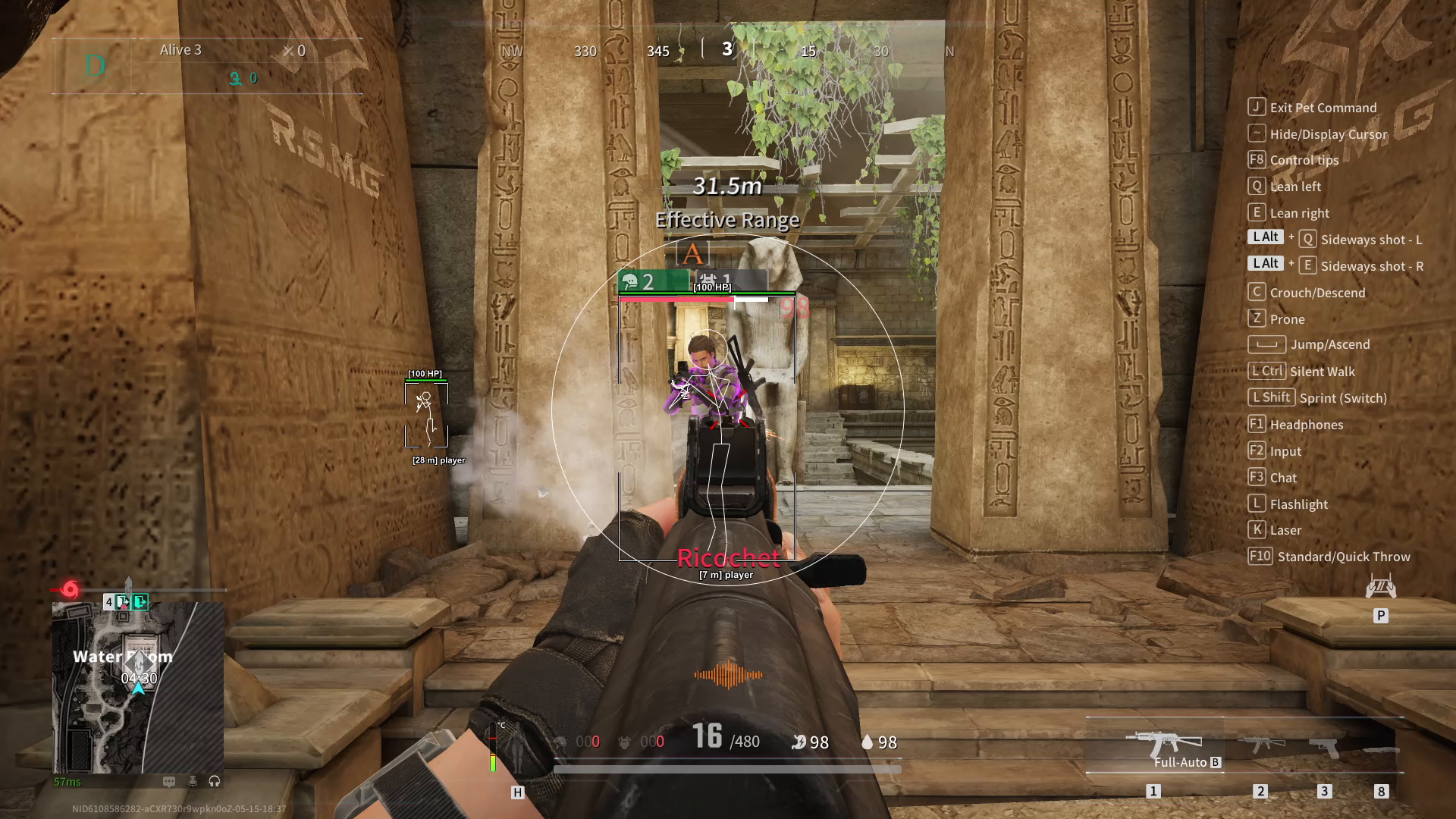Open the pet command icon

(x=1380, y=588)
